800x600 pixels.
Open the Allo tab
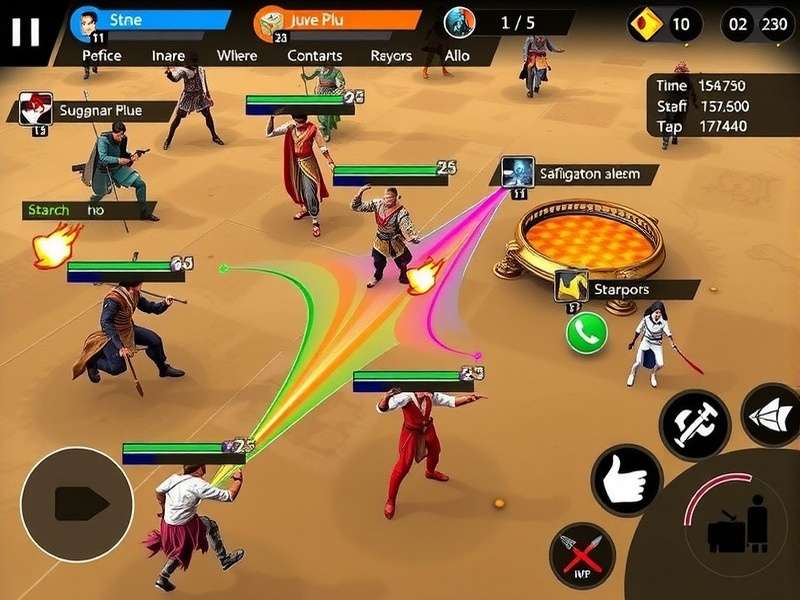tap(457, 56)
